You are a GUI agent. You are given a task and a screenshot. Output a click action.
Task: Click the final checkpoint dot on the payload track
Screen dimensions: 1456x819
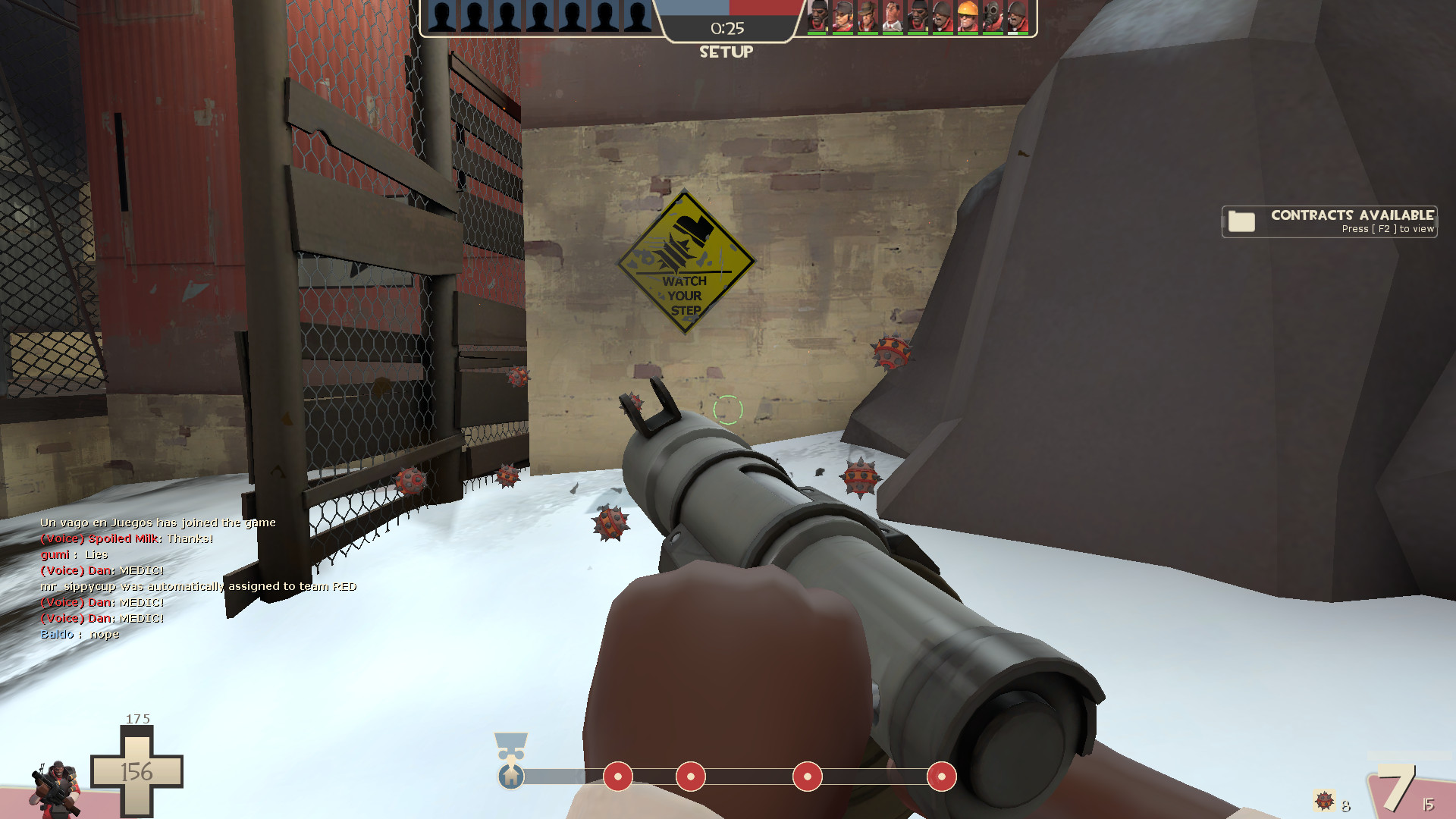(x=943, y=777)
